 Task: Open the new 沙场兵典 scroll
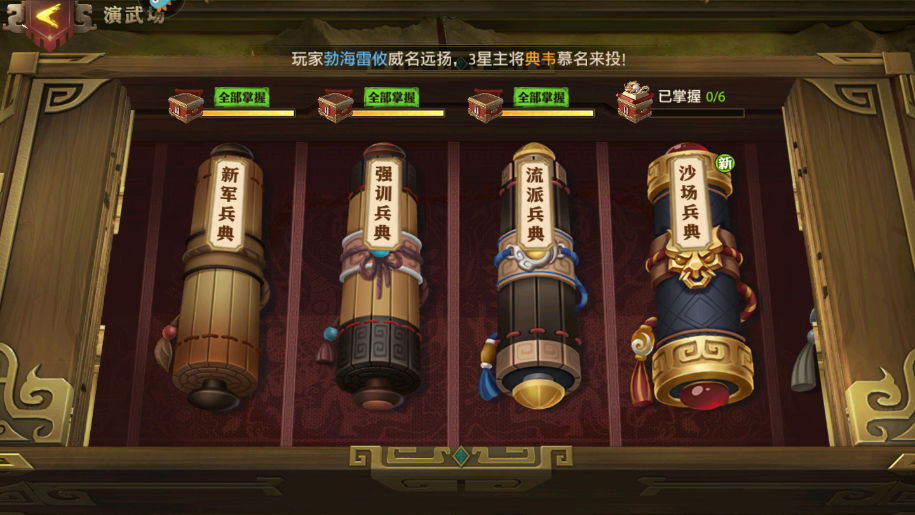click(692, 275)
